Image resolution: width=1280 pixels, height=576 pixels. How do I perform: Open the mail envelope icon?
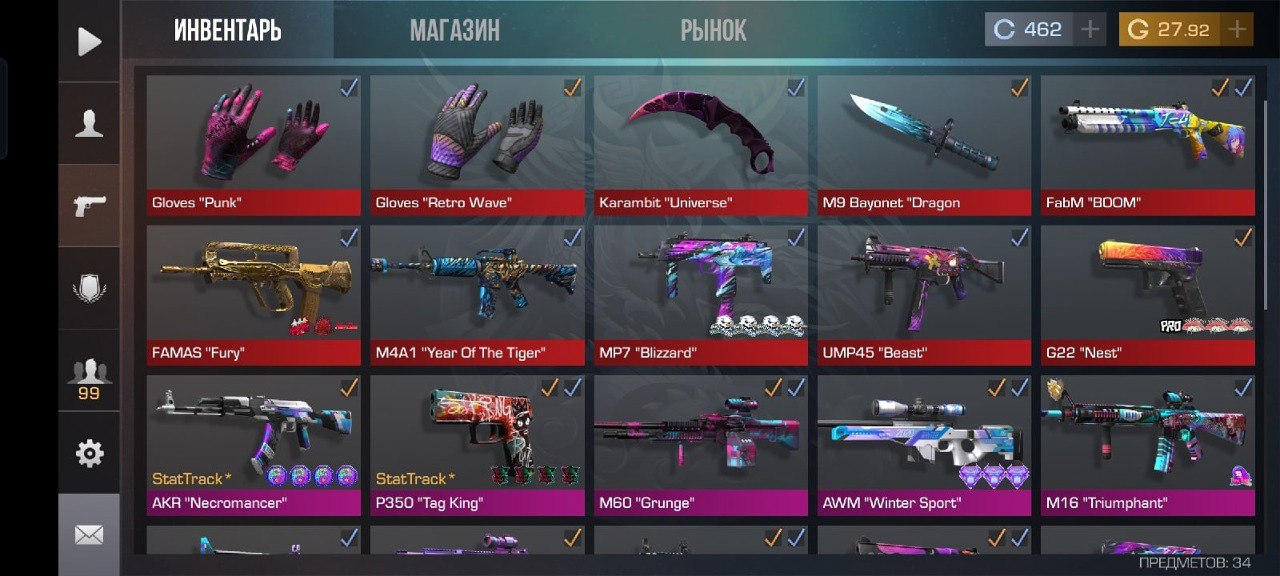pos(89,535)
